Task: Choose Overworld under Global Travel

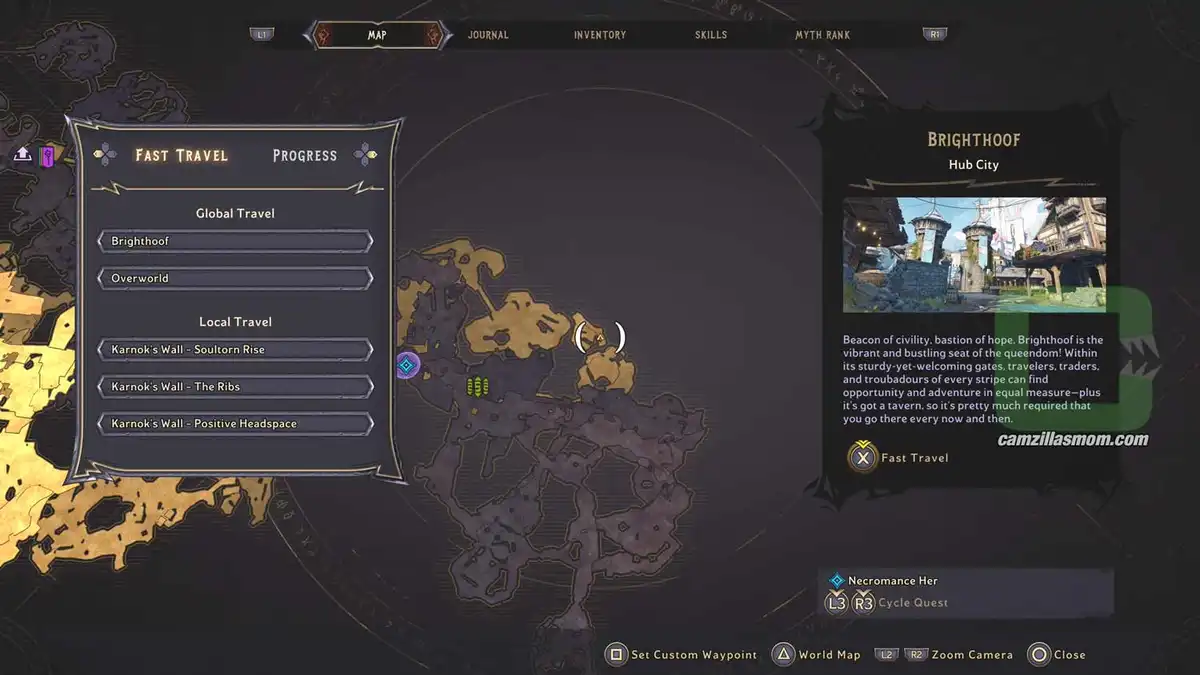Action: tap(235, 278)
